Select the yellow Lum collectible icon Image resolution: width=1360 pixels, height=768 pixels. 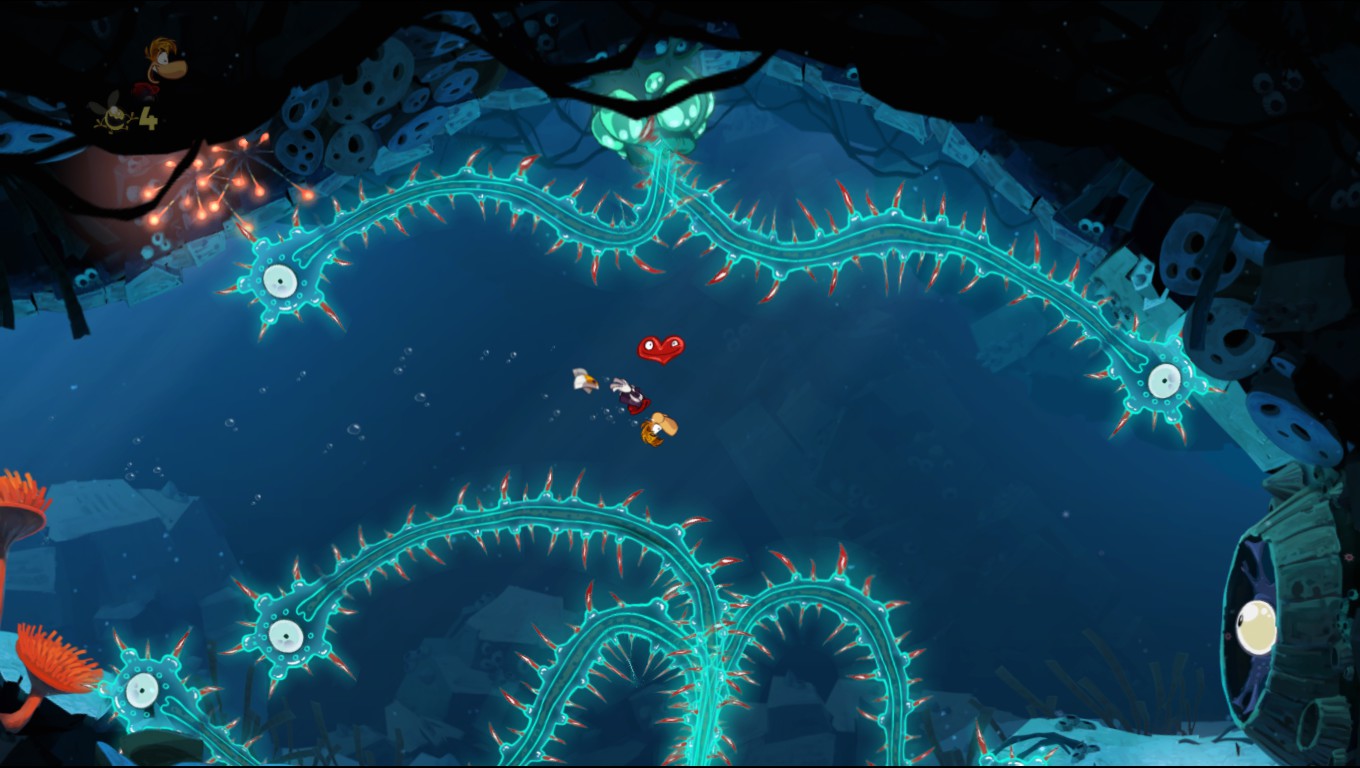pyautogui.click(x=114, y=116)
